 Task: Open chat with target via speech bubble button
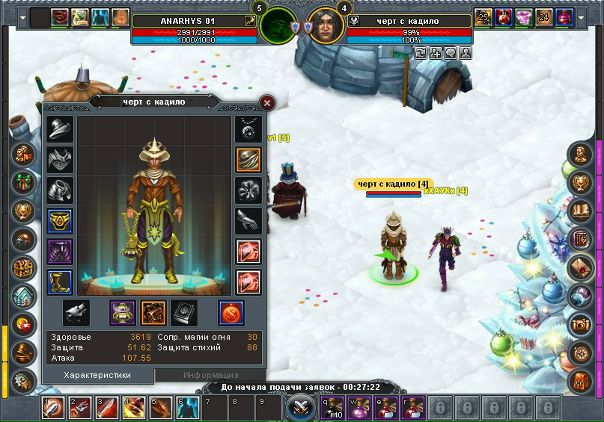pyautogui.click(x=451, y=53)
